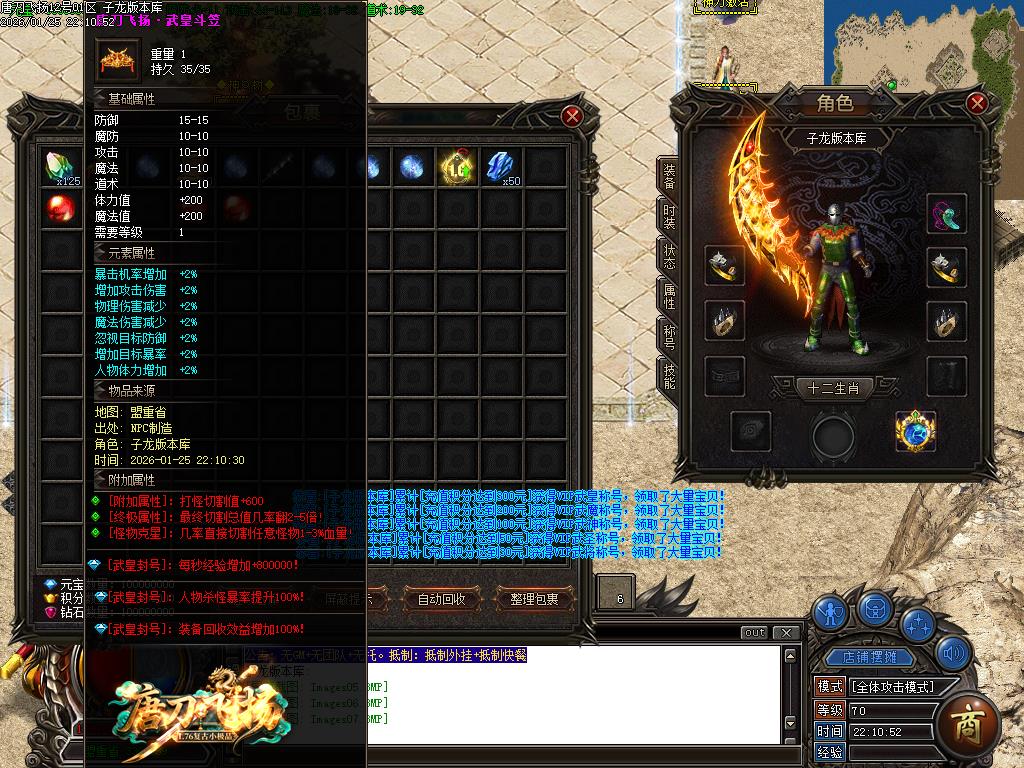Toggle the sound speaker icon
The image size is (1024, 768).
point(952,655)
